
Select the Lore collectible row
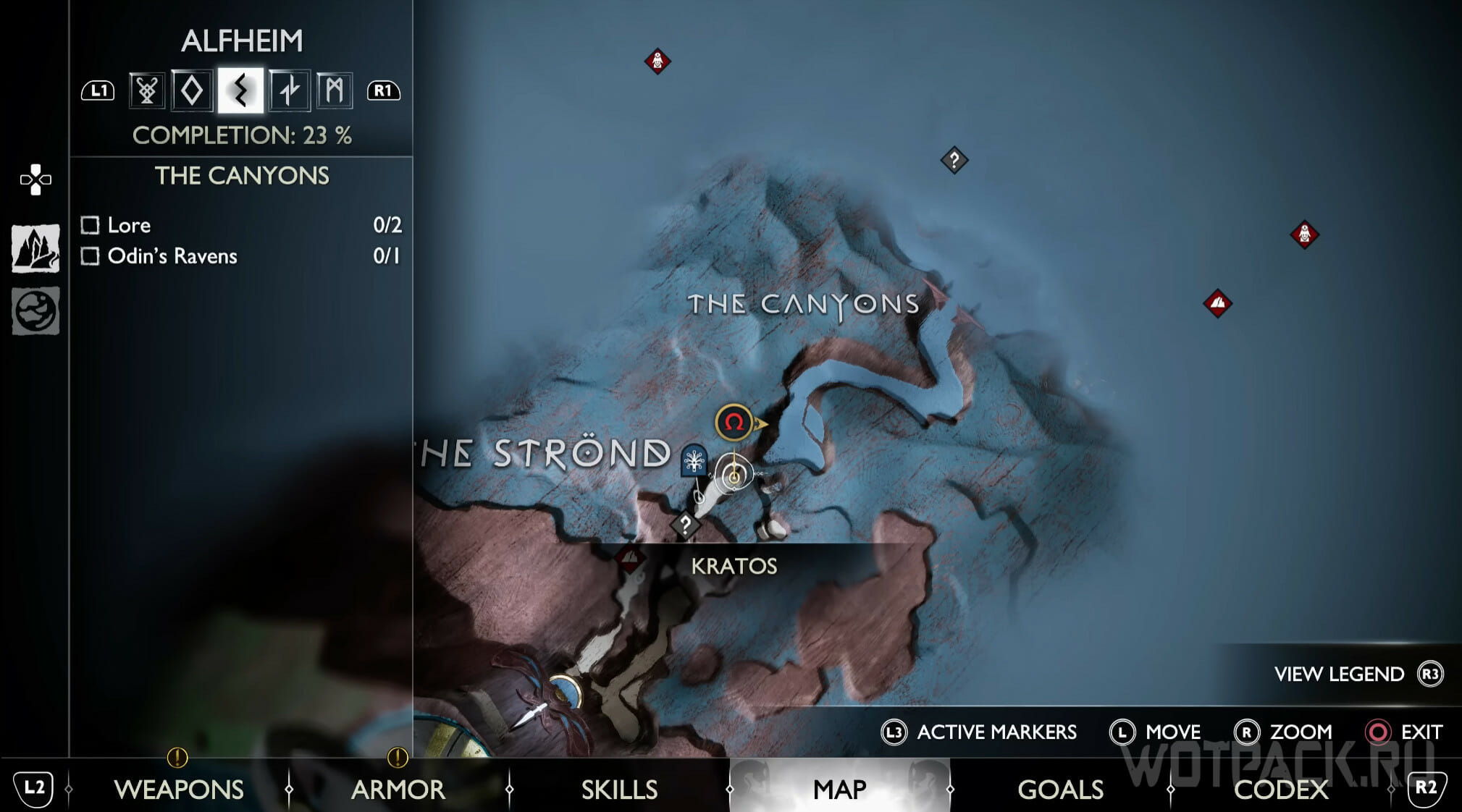240,225
